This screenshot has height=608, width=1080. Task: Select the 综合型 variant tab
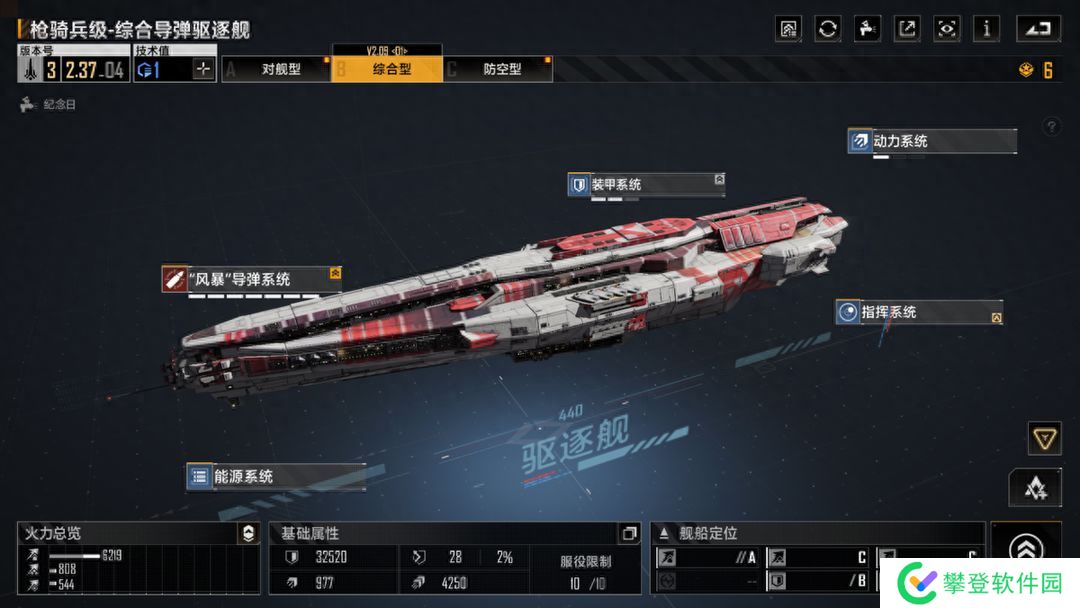[x=391, y=69]
